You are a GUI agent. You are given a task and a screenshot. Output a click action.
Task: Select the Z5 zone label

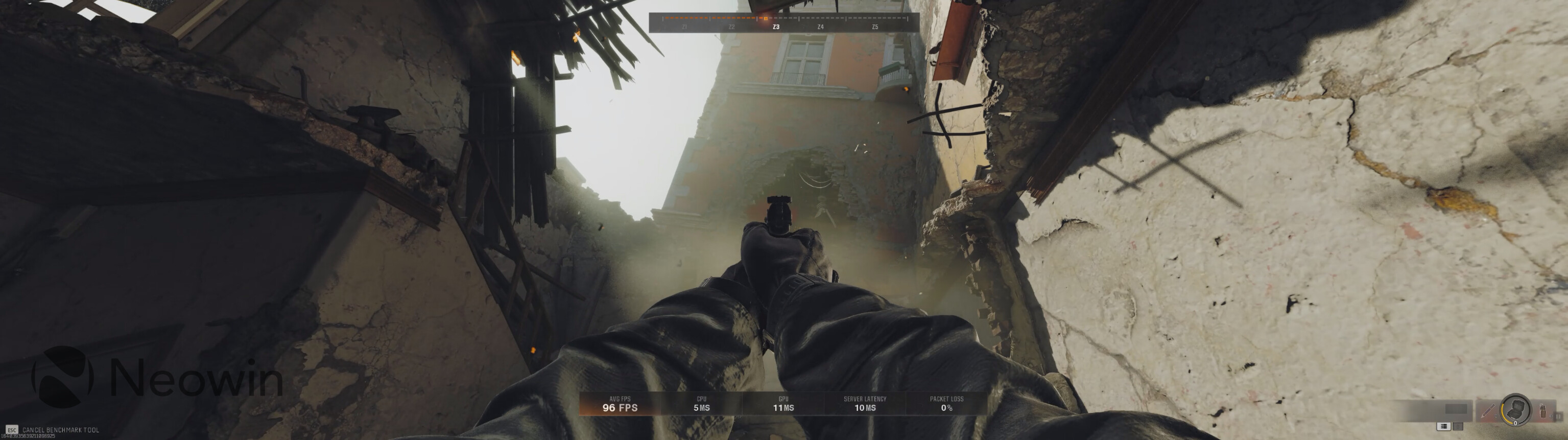(875, 27)
